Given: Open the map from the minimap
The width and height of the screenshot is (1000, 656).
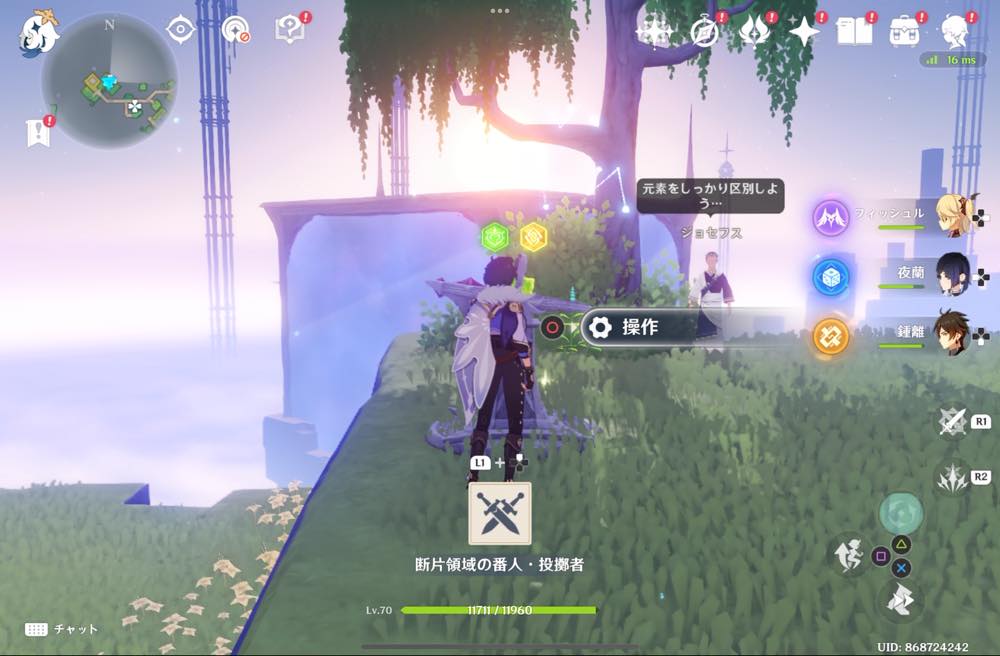Looking at the screenshot, I should (110, 82).
